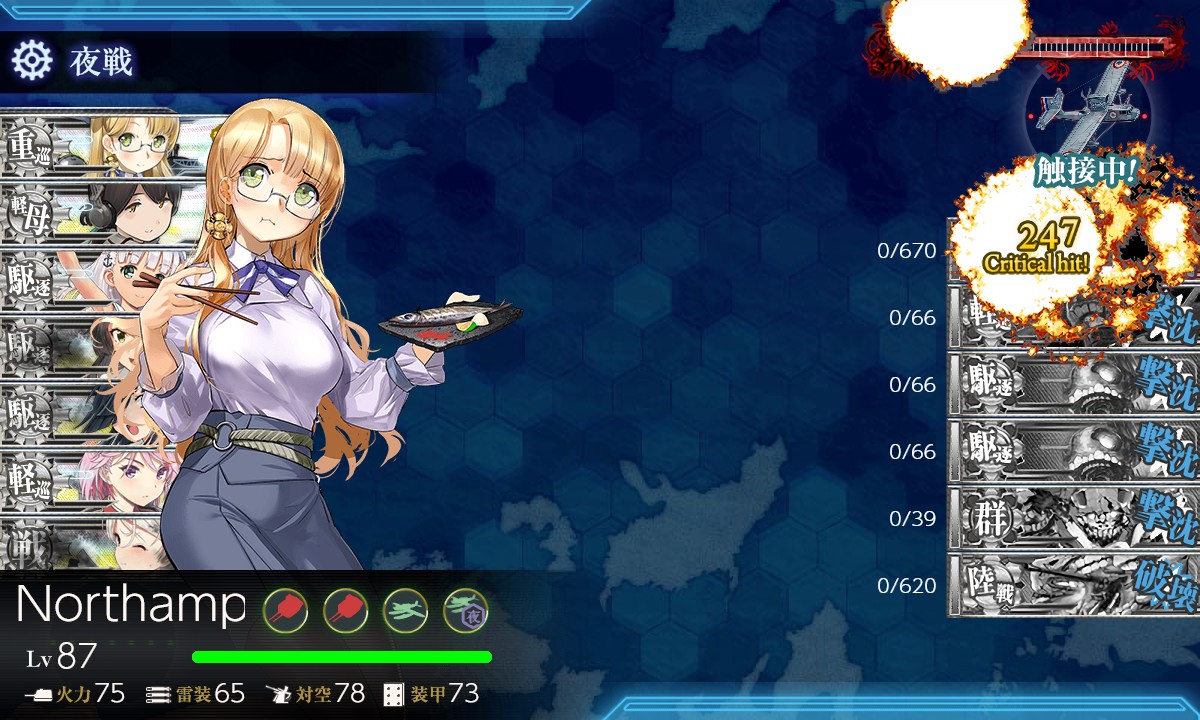Image resolution: width=1200 pixels, height=720 pixels.
Task: Select the sunk 群 enemy banner
Action: (1072, 518)
